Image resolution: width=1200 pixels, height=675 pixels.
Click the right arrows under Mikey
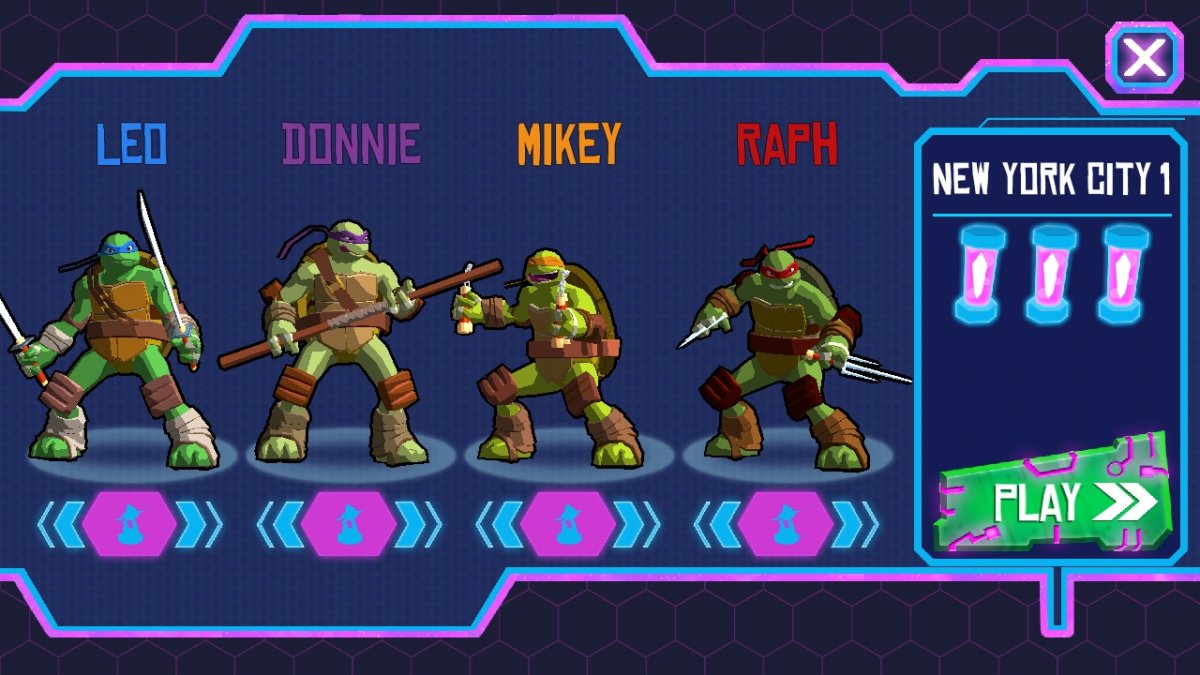(638, 524)
